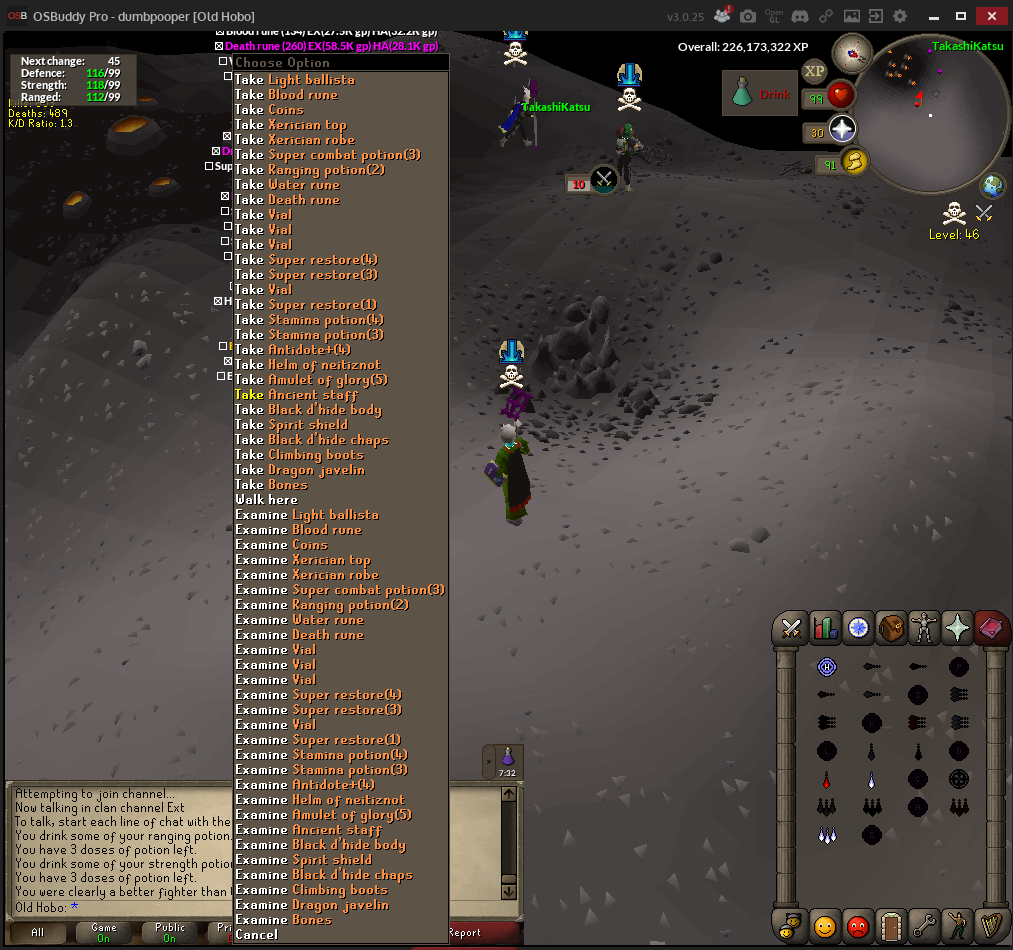Open the logout door tab
The image size is (1013, 950).
coord(891,925)
